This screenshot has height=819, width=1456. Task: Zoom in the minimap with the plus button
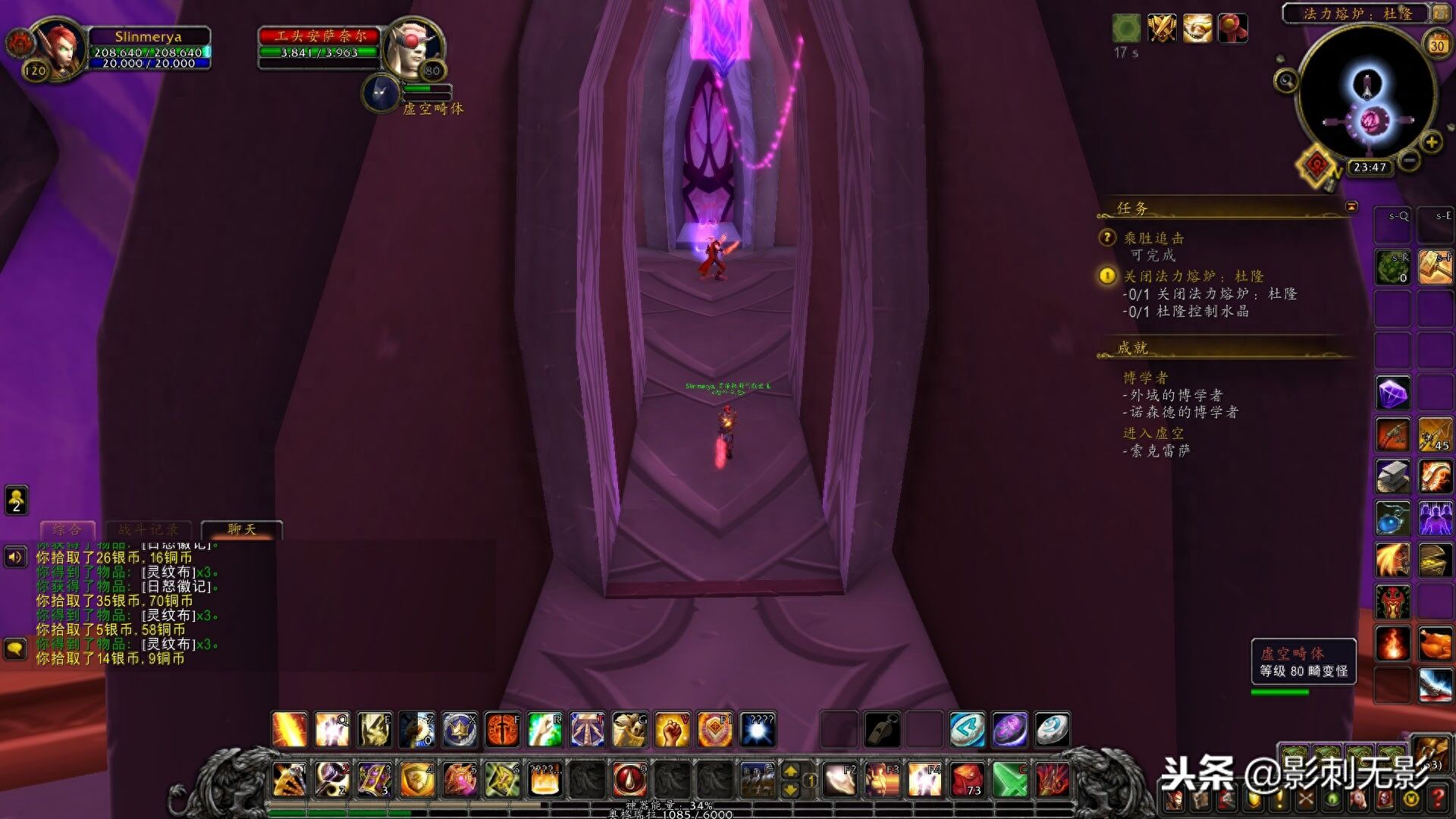pos(1431,142)
